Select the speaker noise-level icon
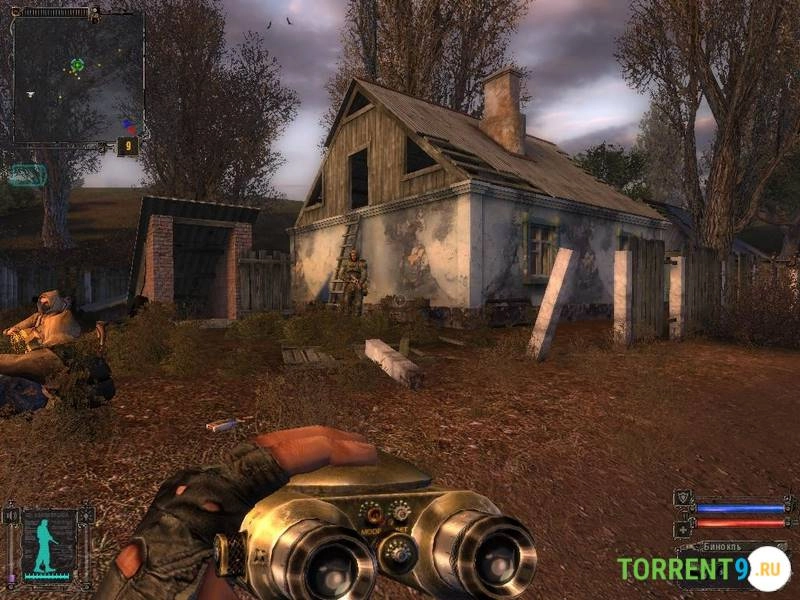Screen dimensions: 800x600 coord(11,516)
